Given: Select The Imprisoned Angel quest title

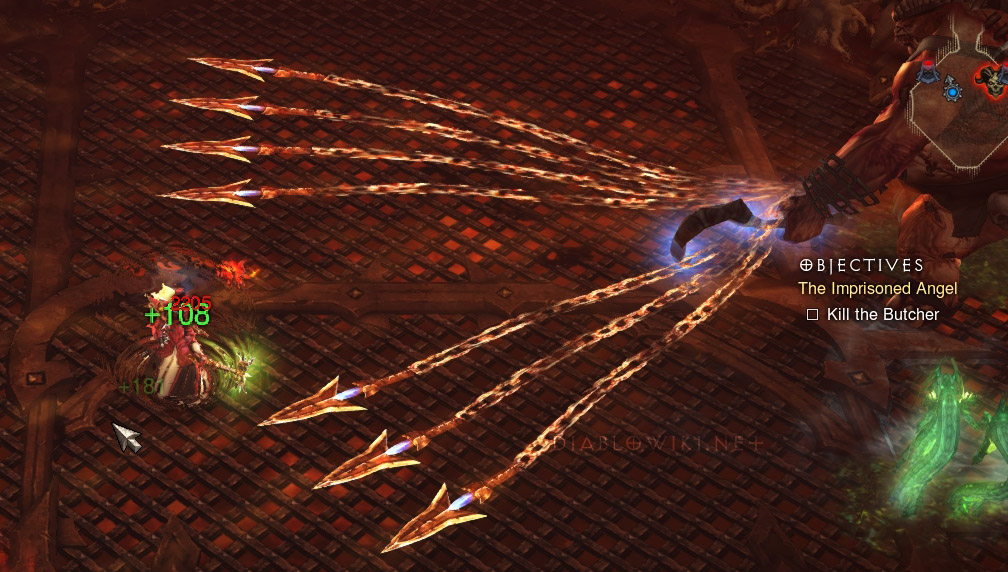Looking at the screenshot, I should tap(877, 289).
